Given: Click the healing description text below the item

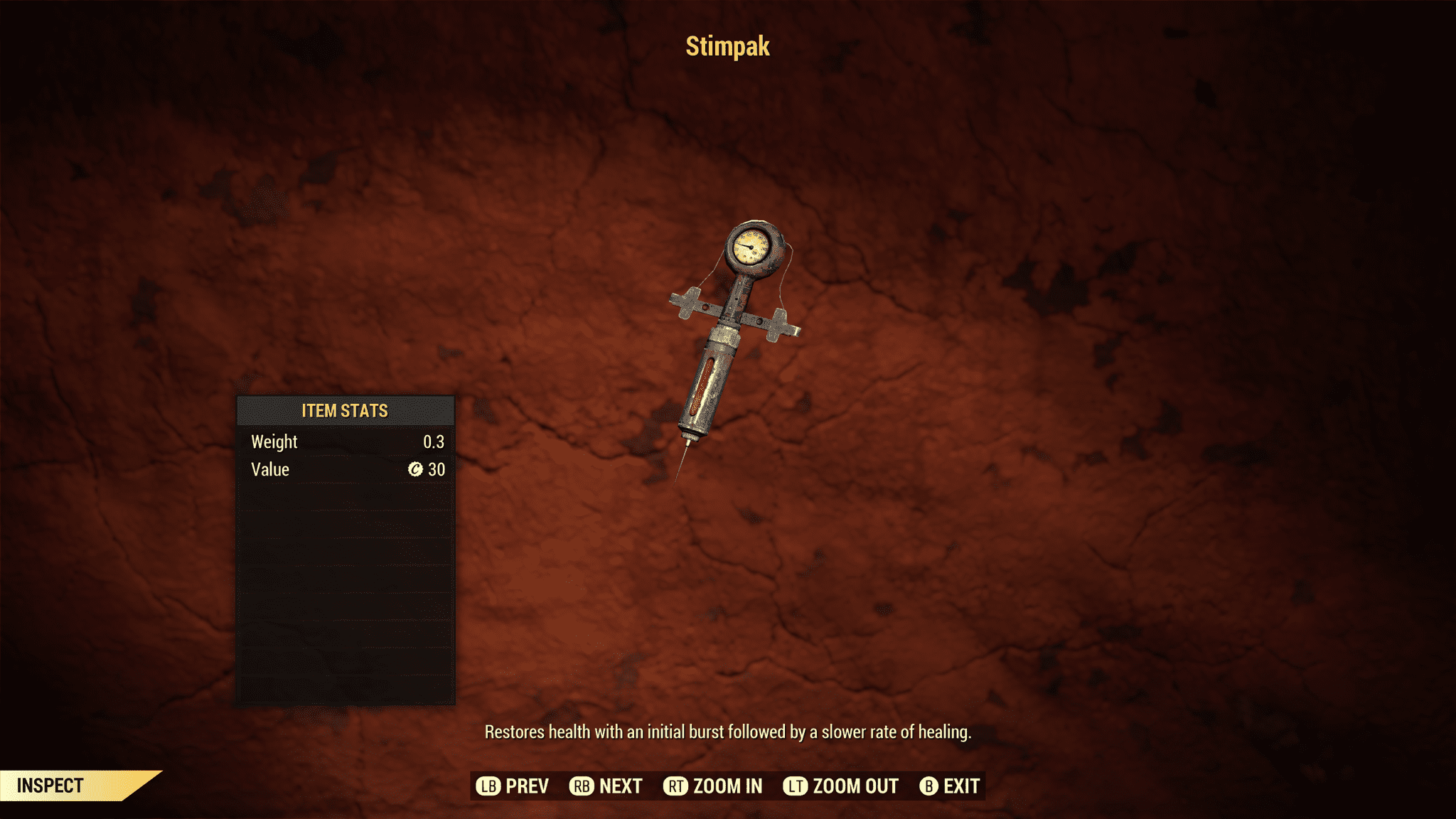Looking at the screenshot, I should [x=730, y=731].
